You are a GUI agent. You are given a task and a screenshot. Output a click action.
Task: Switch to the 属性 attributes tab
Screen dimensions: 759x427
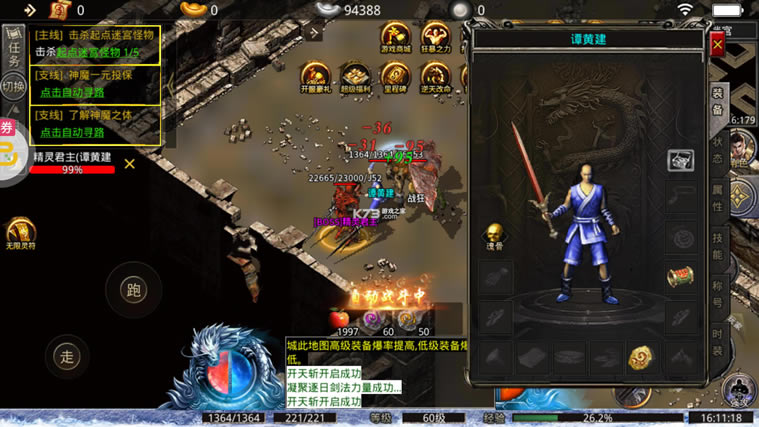pyautogui.click(x=717, y=196)
